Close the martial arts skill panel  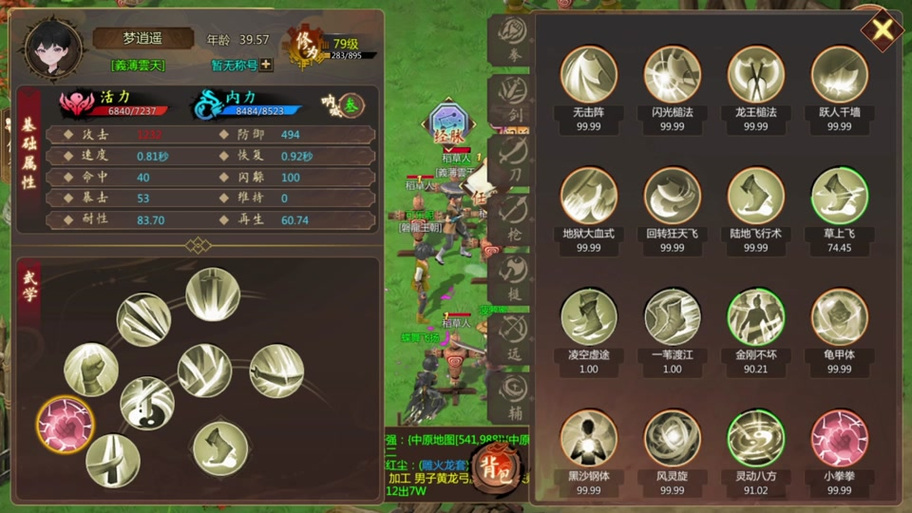coord(882,30)
